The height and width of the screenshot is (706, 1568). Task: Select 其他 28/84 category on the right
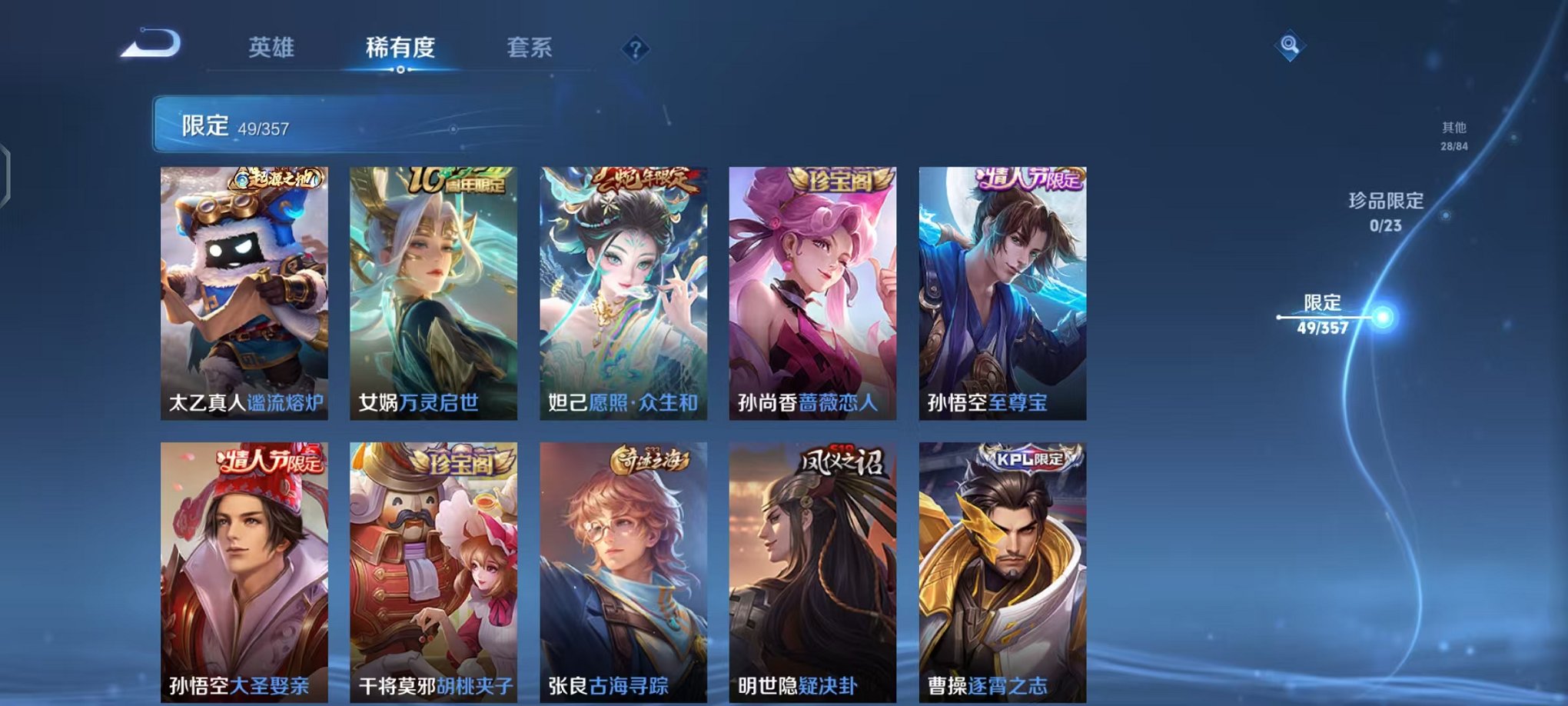[x=1453, y=137]
